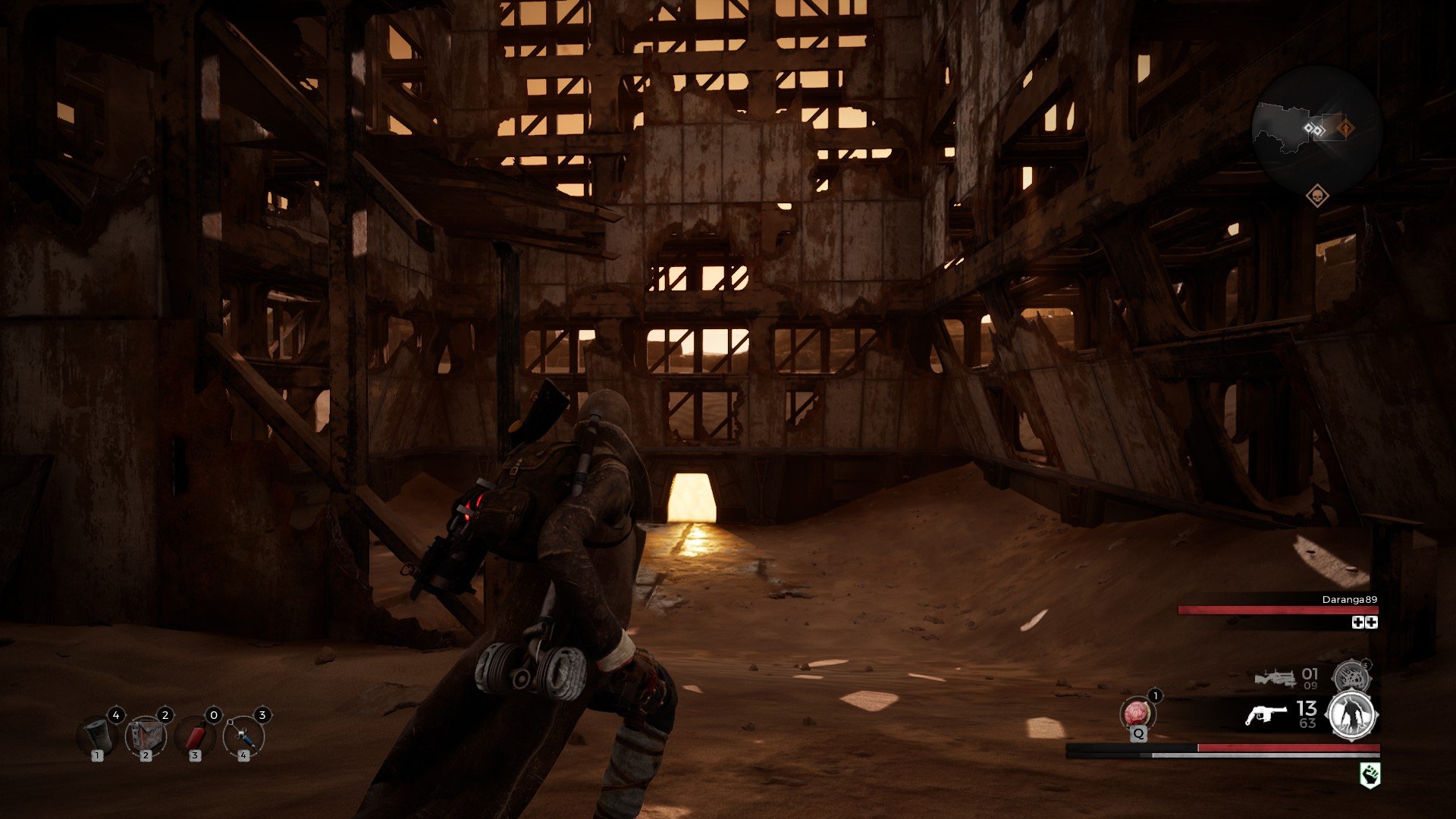Select teammate name Daranga89
The width and height of the screenshot is (1456, 819).
tap(1349, 600)
